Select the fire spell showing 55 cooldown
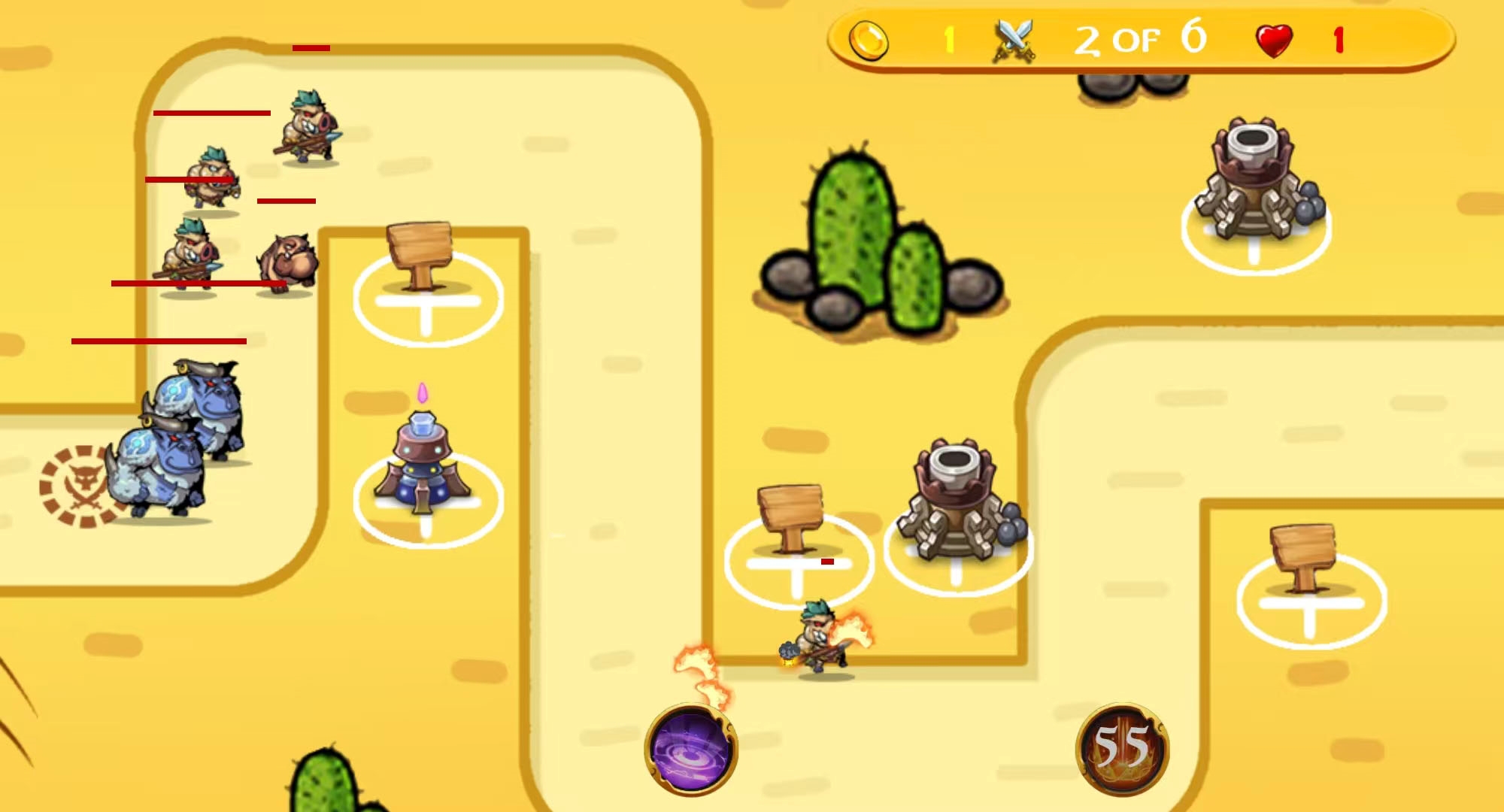 pos(1122,750)
